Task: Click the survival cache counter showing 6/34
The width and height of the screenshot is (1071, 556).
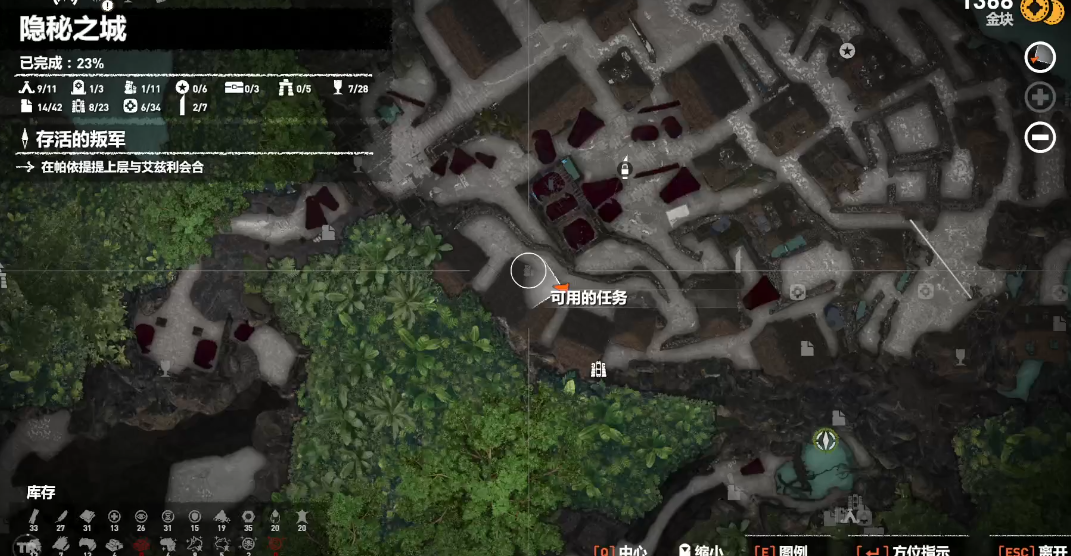Action: point(142,107)
